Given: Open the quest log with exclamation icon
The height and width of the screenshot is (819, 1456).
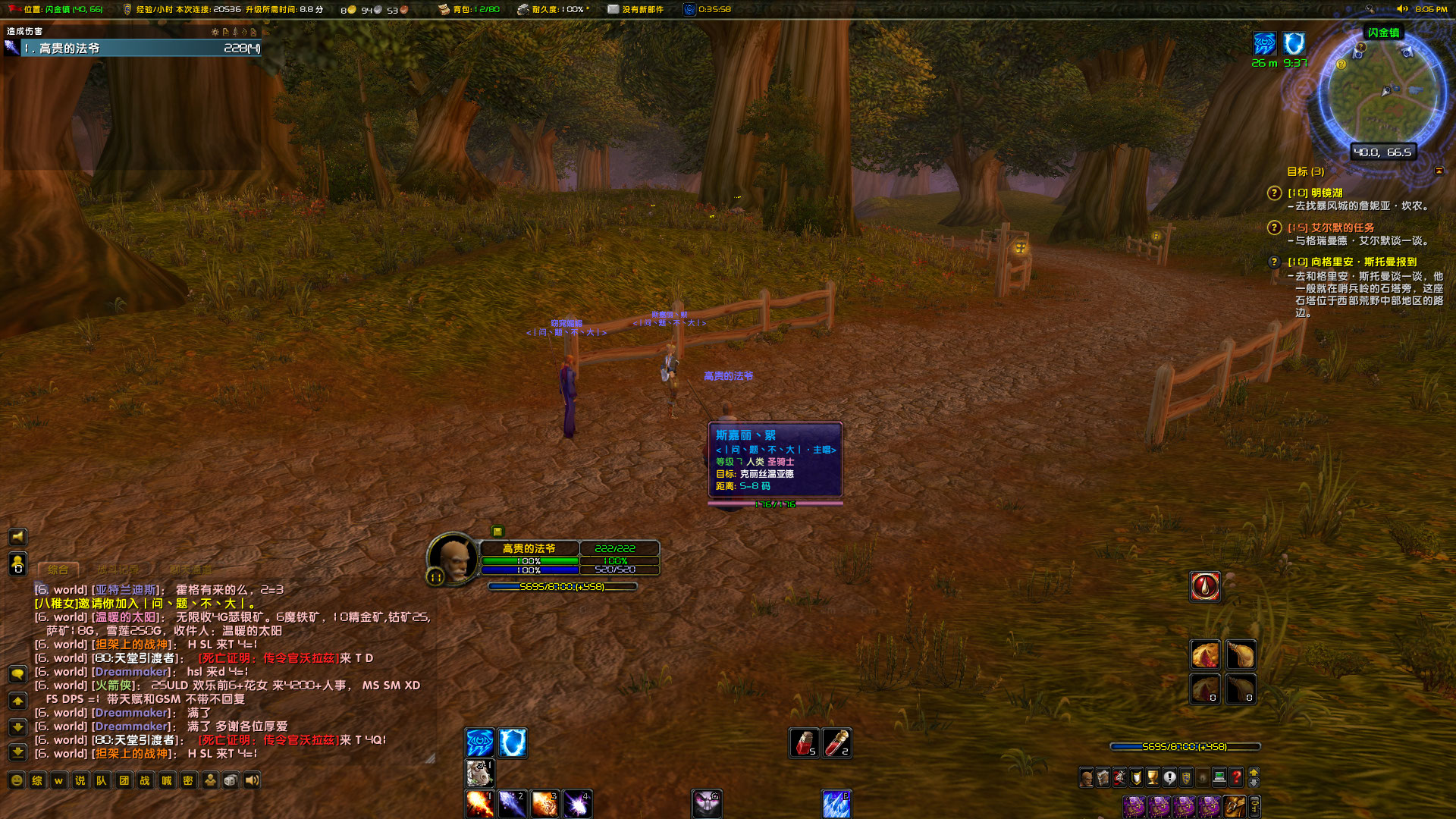Looking at the screenshot, I should pos(1169,777).
